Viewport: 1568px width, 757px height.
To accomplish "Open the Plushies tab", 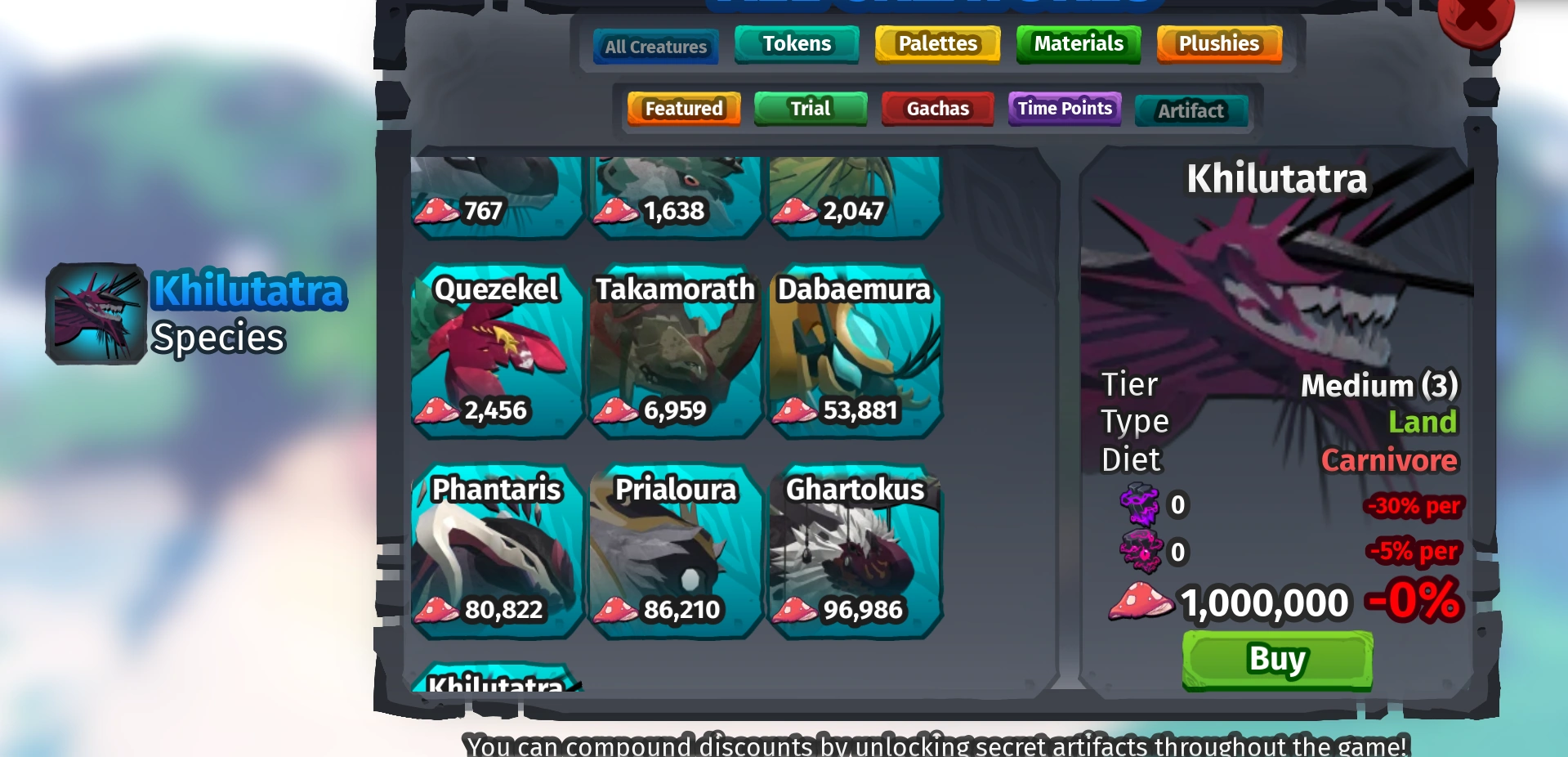I will pyautogui.click(x=1218, y=43).
